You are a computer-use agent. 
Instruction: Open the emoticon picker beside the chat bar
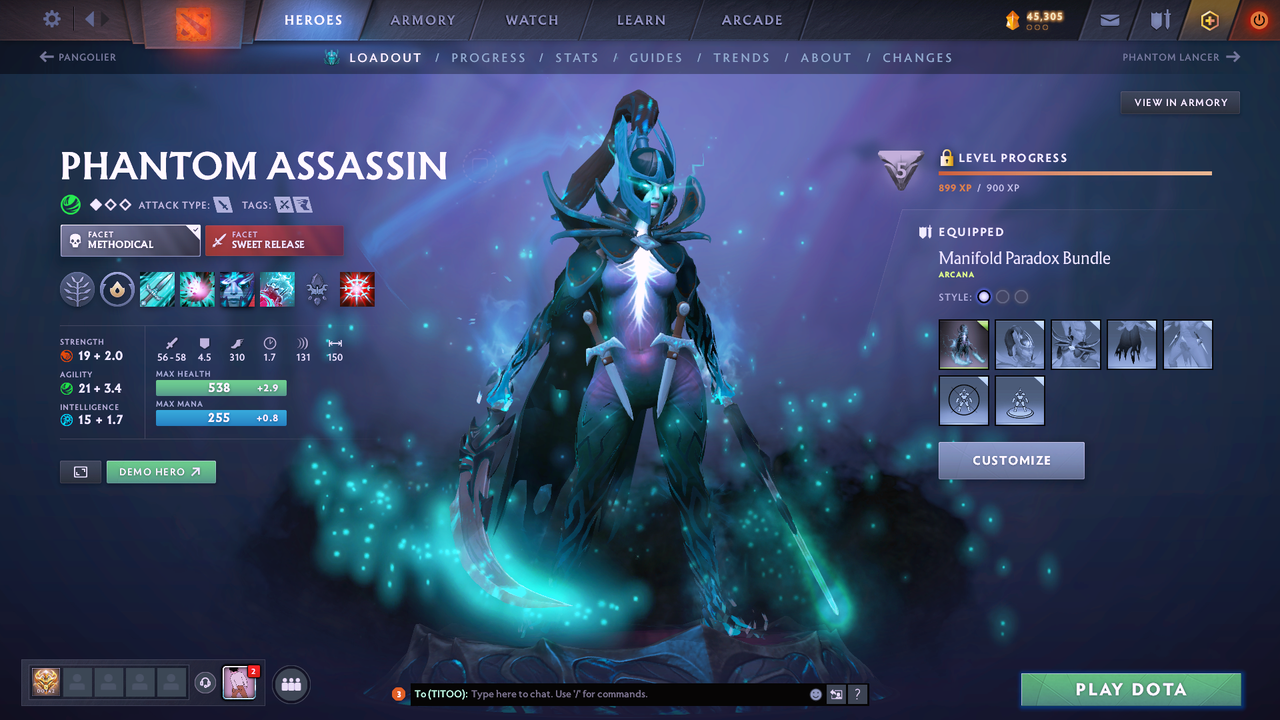(x=815, y=693)
